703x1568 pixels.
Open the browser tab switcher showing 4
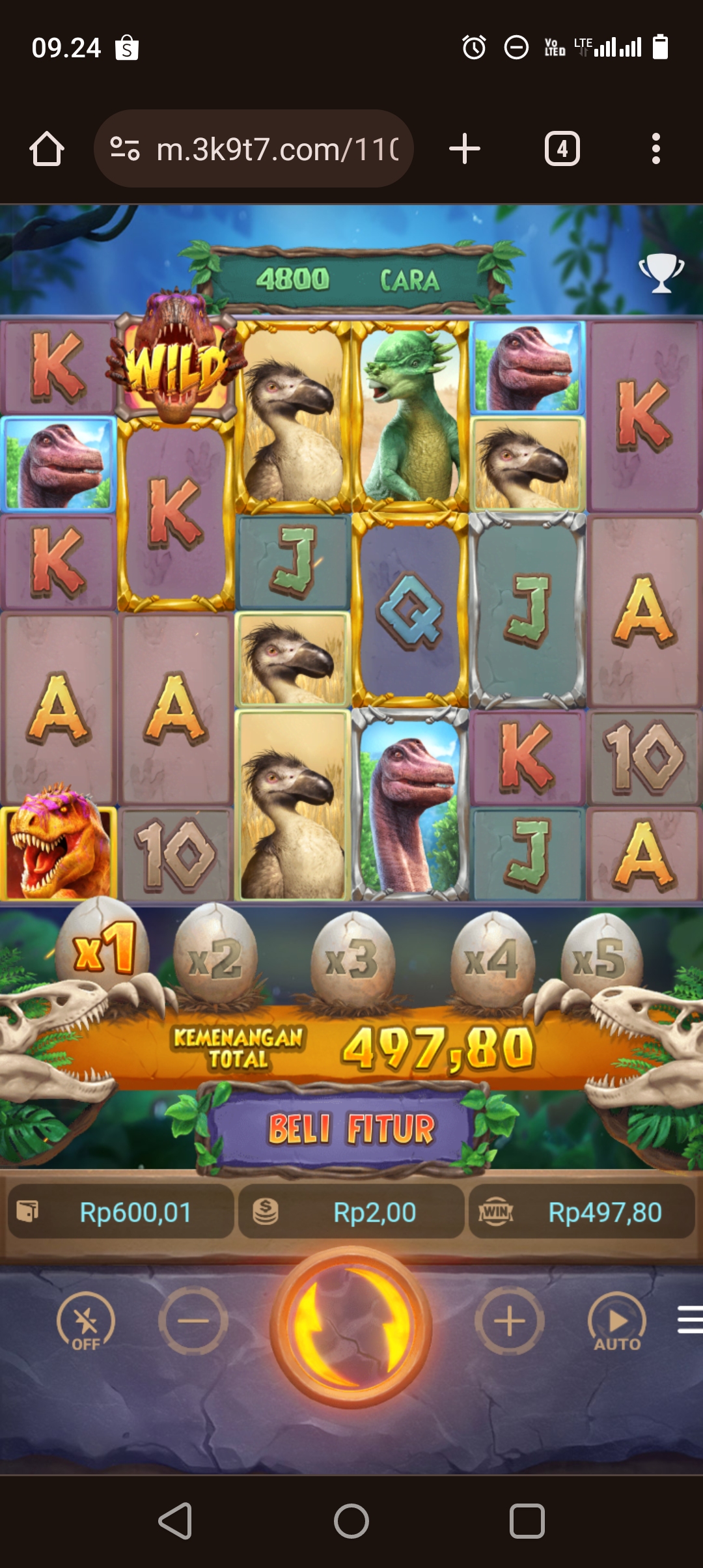point(562,149)
